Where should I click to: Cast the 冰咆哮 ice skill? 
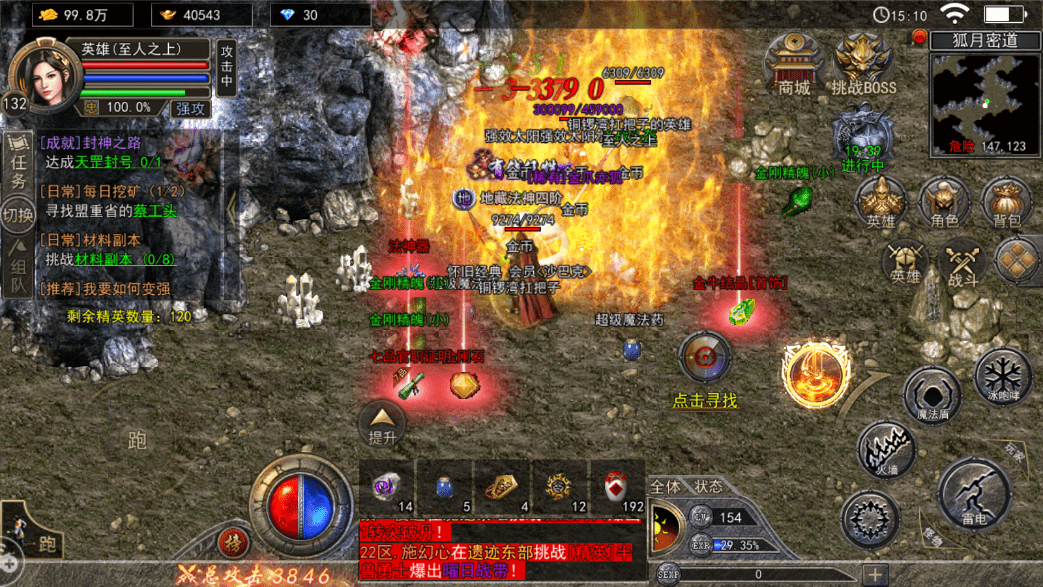tap(1002, 378)
